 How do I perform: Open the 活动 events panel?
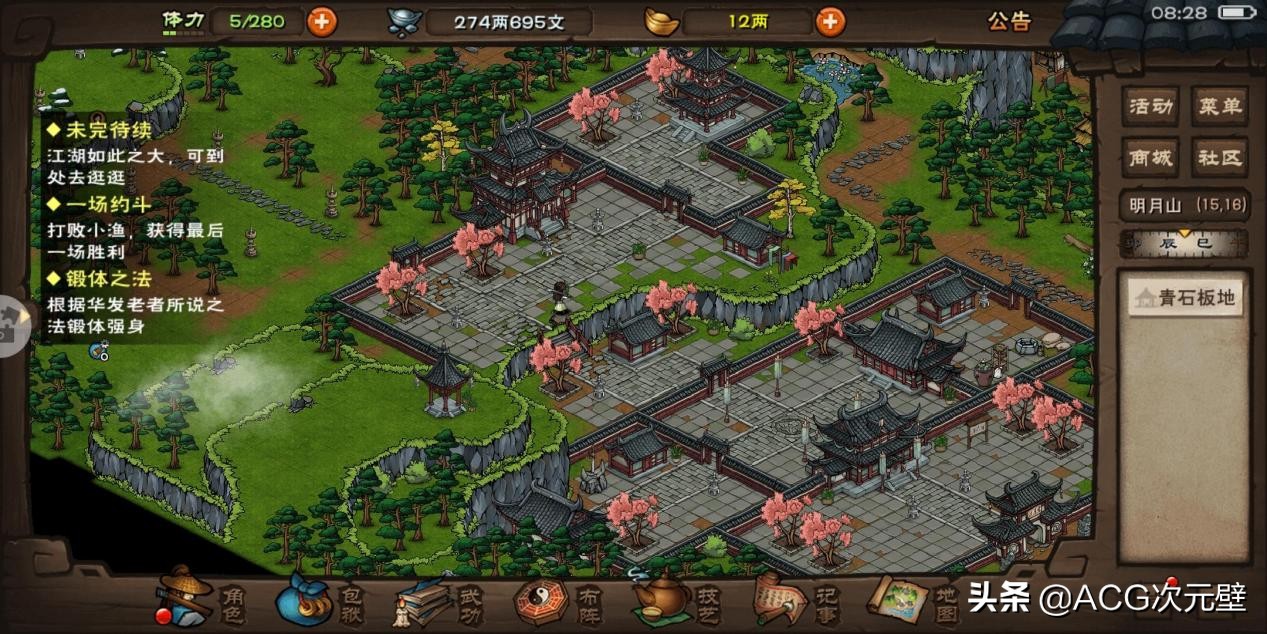click(1150, 106)
